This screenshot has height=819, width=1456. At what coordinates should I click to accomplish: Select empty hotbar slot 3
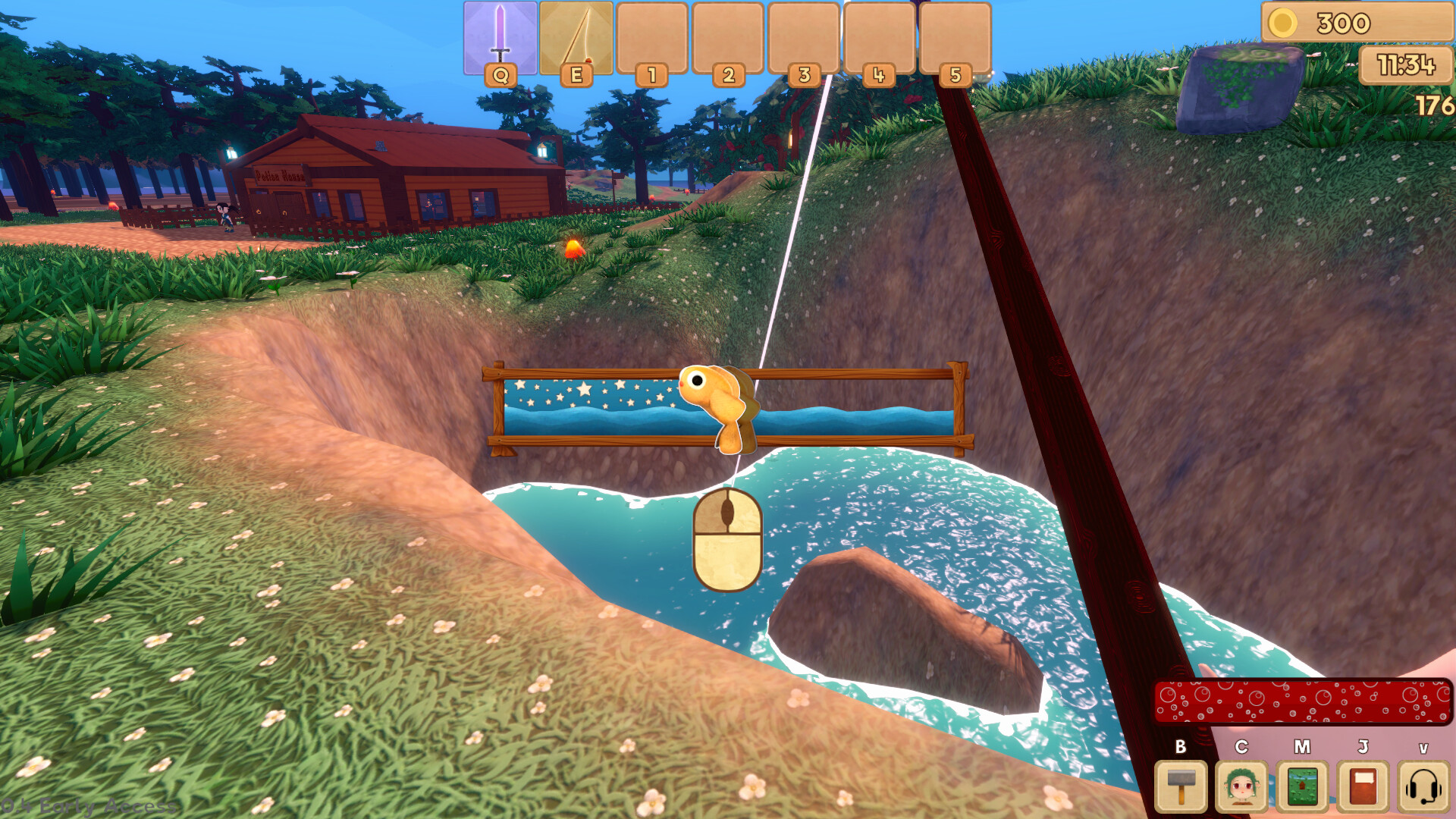tap(804, 38)
